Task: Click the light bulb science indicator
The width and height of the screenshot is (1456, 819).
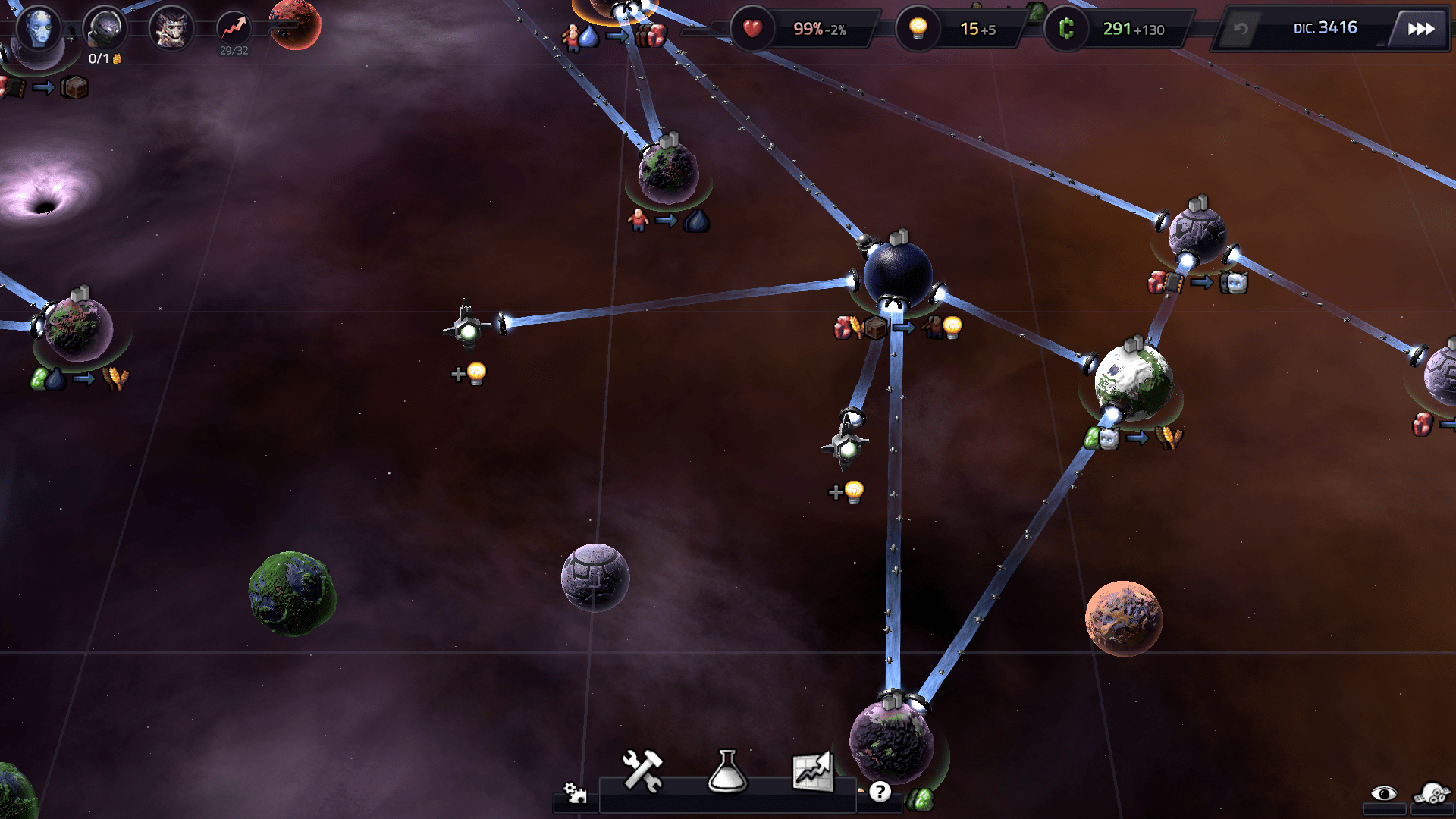Action: click(918, 29)
